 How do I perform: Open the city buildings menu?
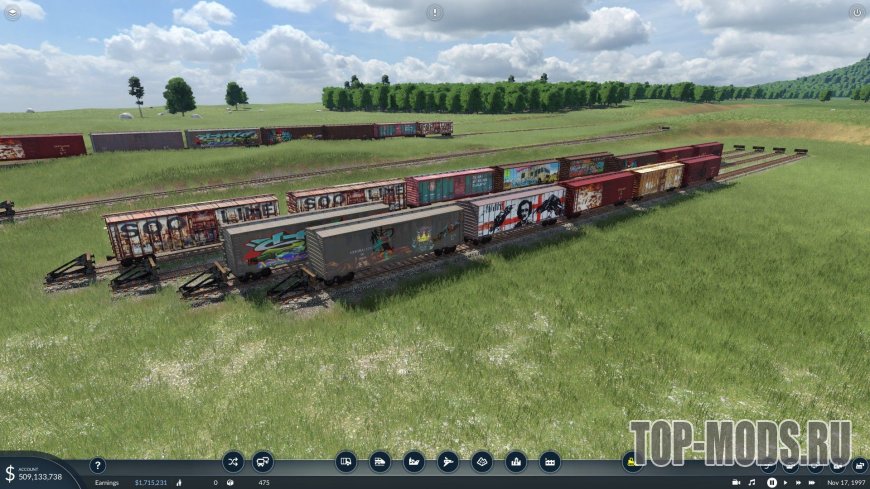(x=516, y=461)
